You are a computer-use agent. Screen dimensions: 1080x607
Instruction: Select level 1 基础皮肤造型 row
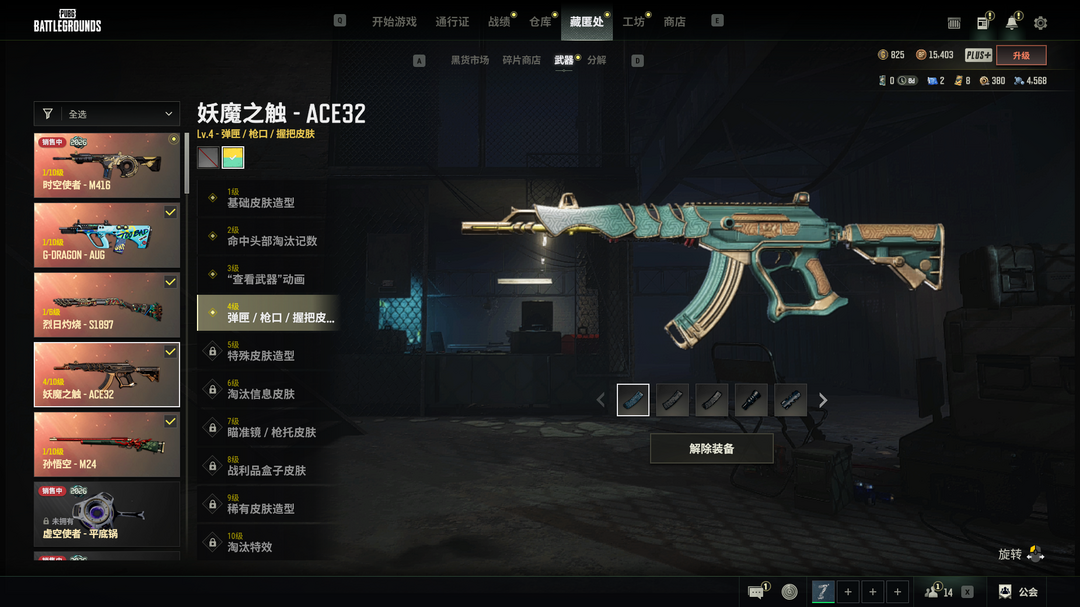pyautogui.click(x=268, y=198)
